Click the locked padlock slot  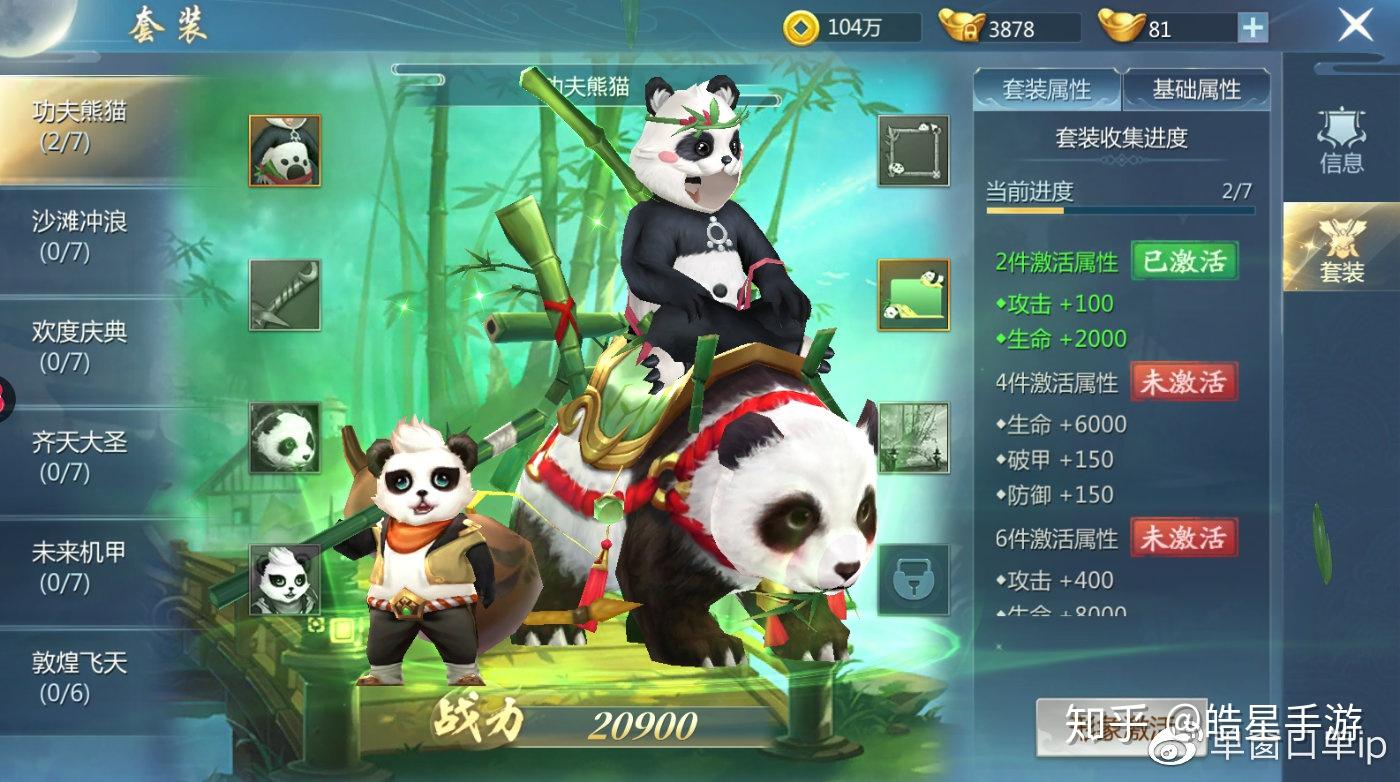coord(913,580)
